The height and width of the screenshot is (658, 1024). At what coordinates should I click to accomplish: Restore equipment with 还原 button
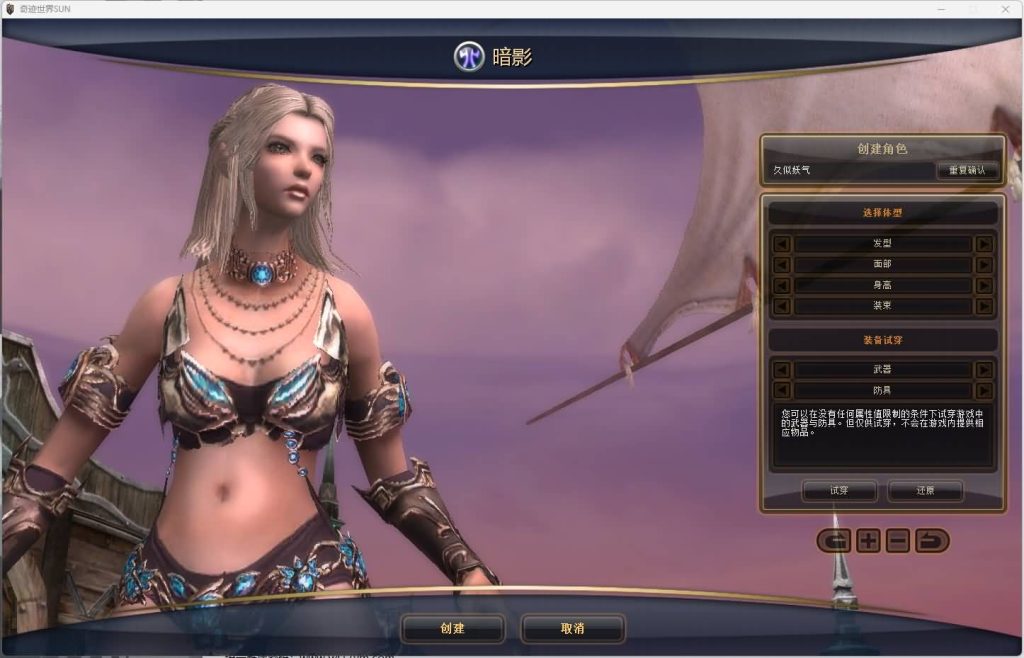tap(925, 490)
